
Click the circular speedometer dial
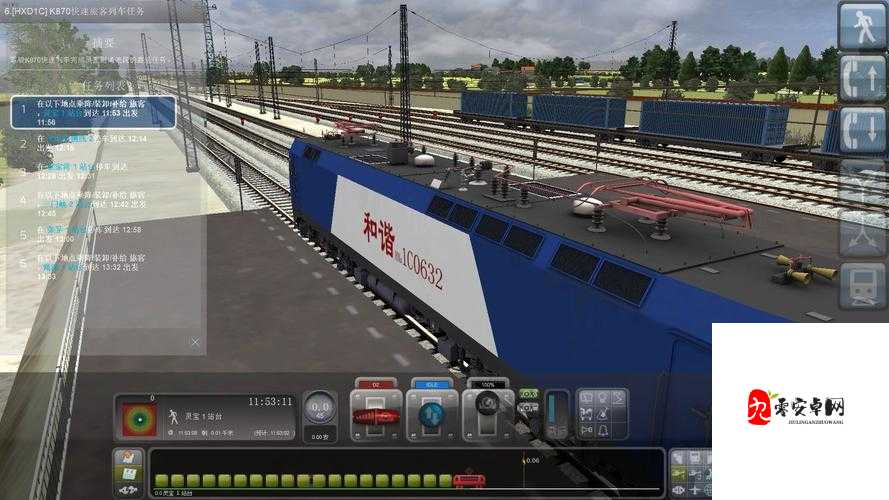320,408
